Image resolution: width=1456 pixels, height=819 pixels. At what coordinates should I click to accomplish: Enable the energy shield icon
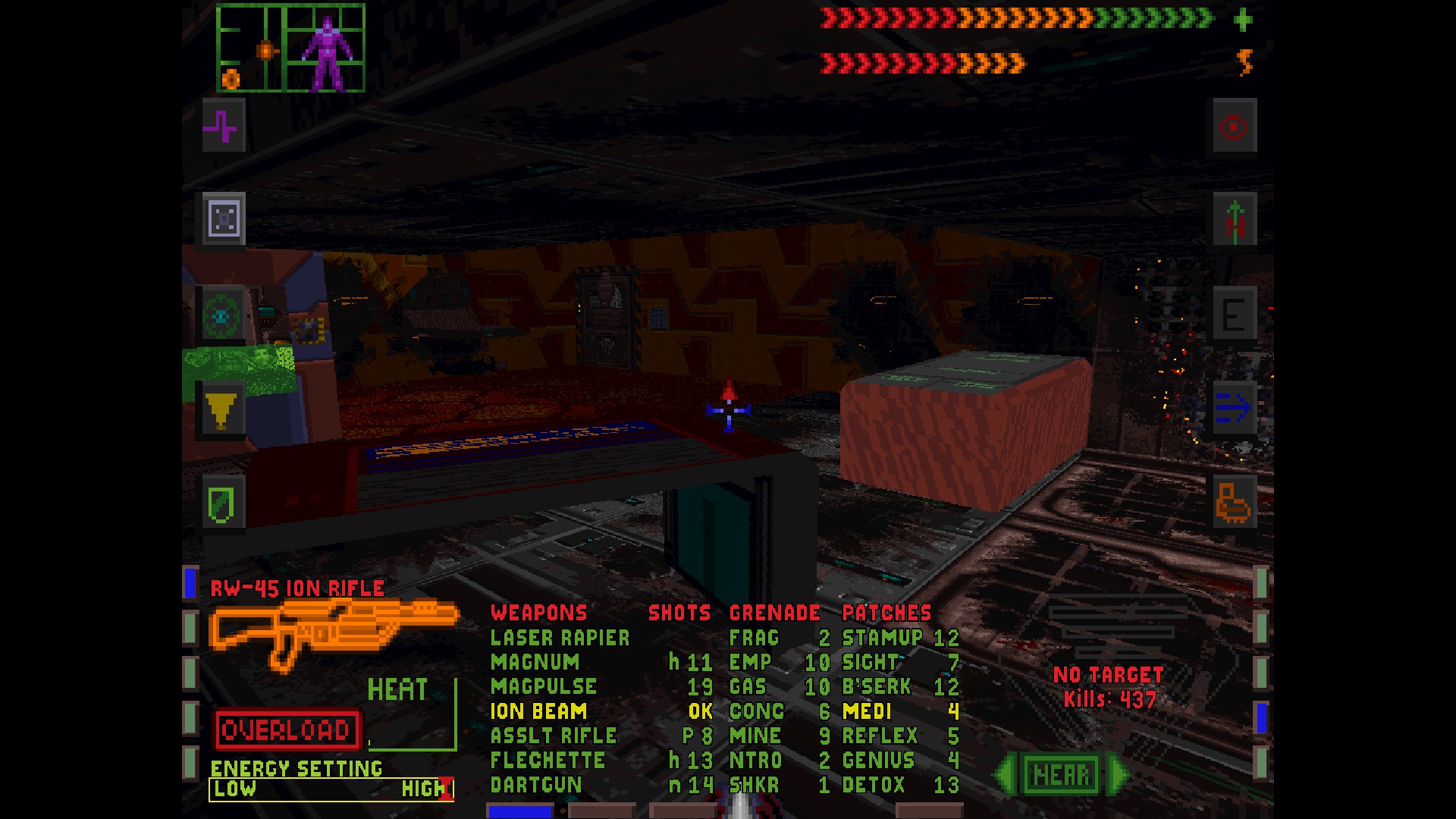222,500
